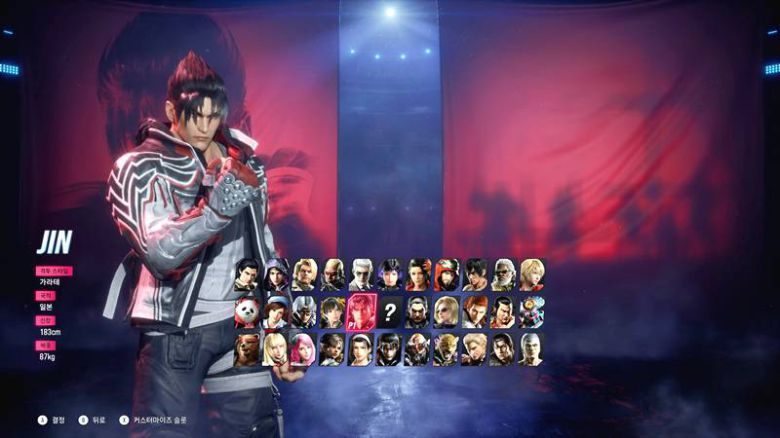Pick silver-haired Lee's portrait

(532, 349)
